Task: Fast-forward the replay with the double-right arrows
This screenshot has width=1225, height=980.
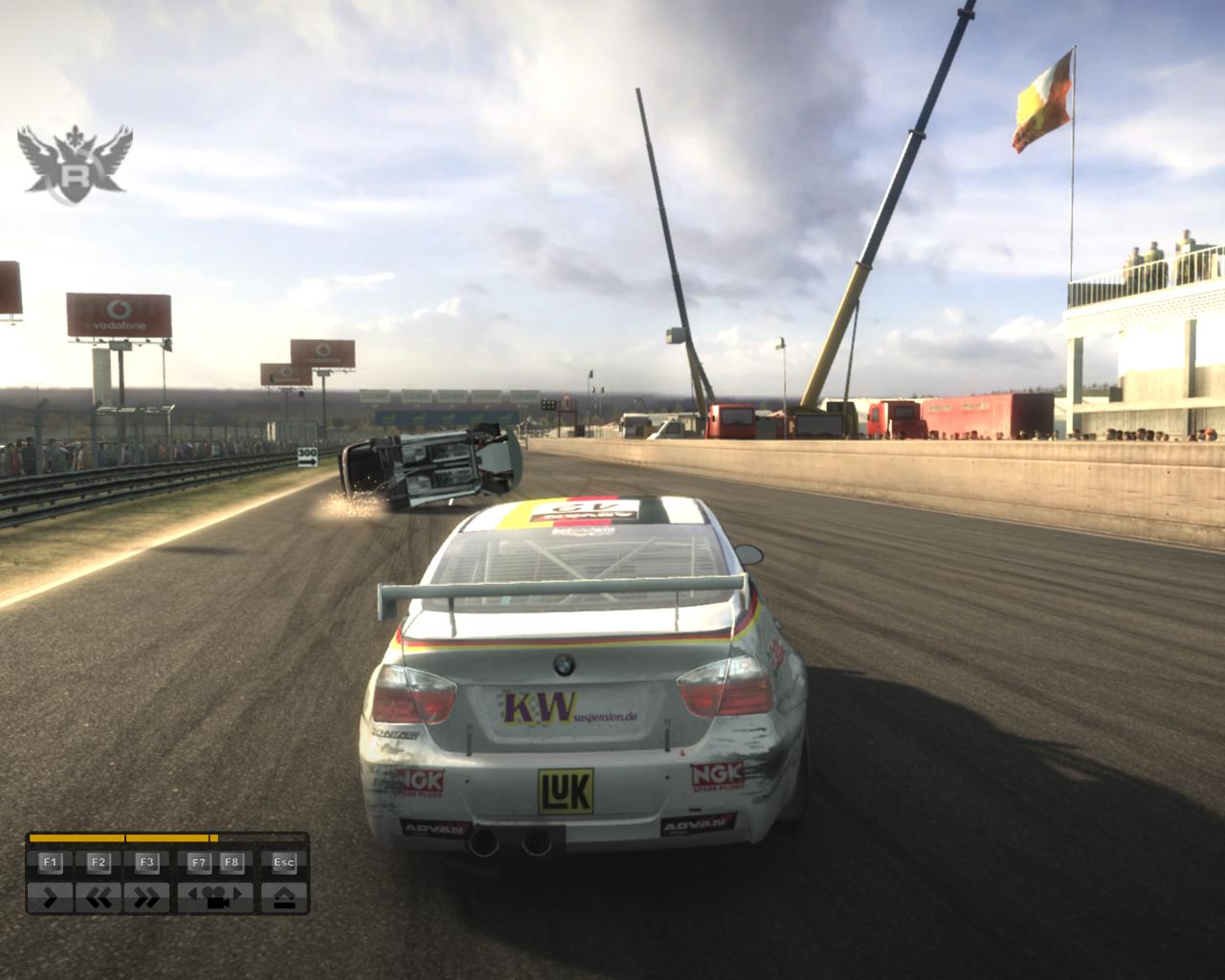Action: (x=146, y=898)
